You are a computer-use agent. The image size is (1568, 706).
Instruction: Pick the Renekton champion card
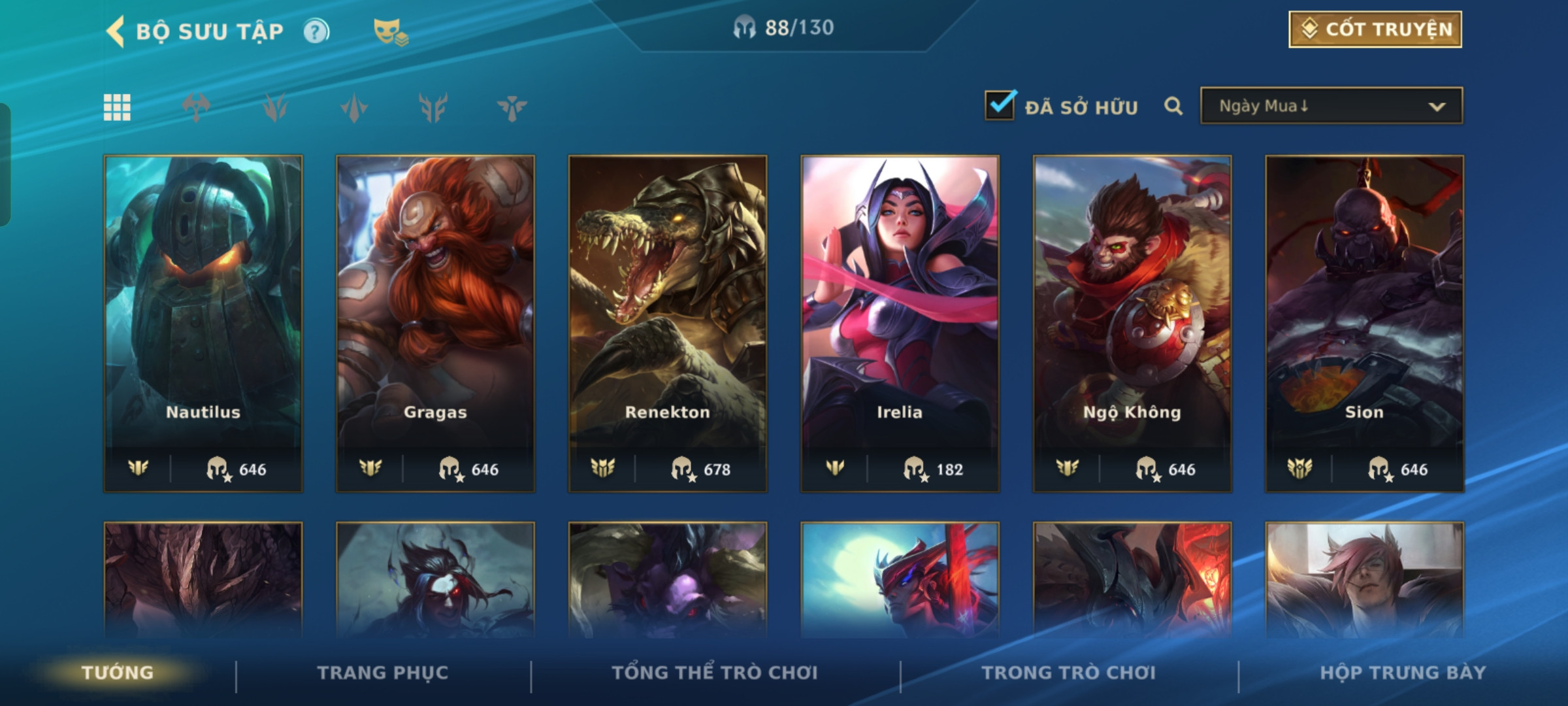click(x=668, y=323)
